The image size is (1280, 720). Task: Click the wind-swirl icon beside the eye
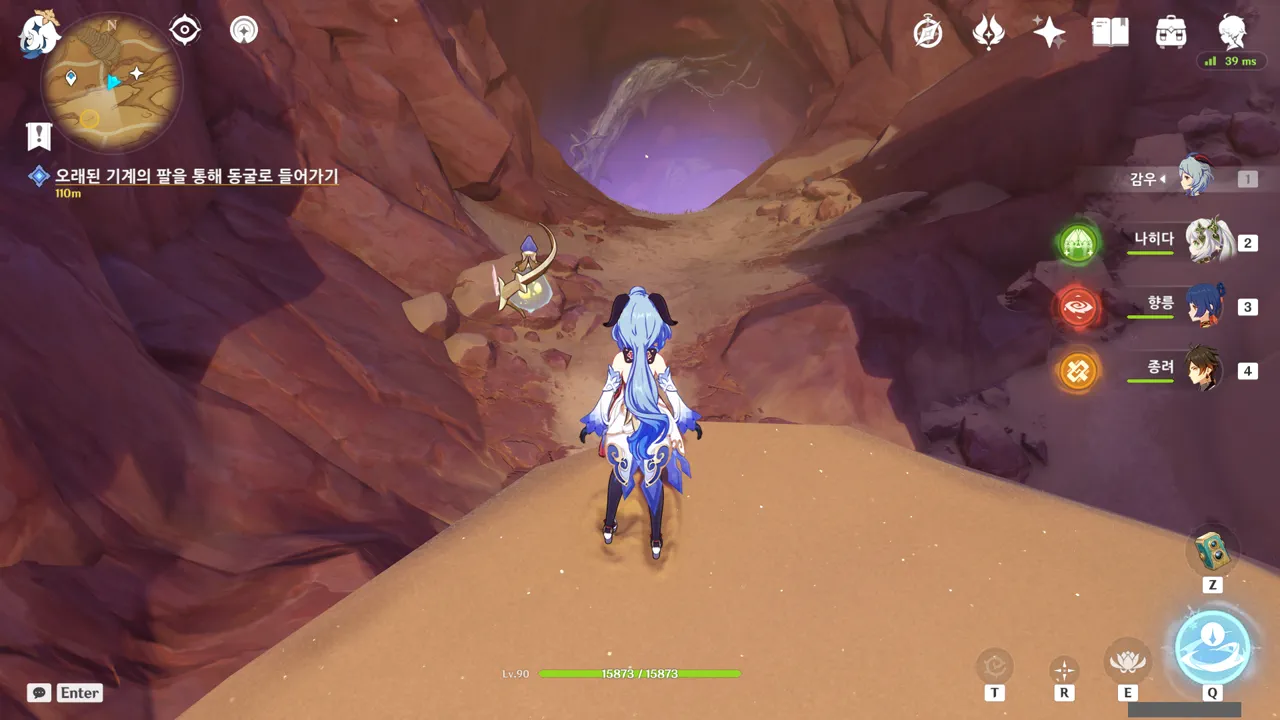(243, 30)
